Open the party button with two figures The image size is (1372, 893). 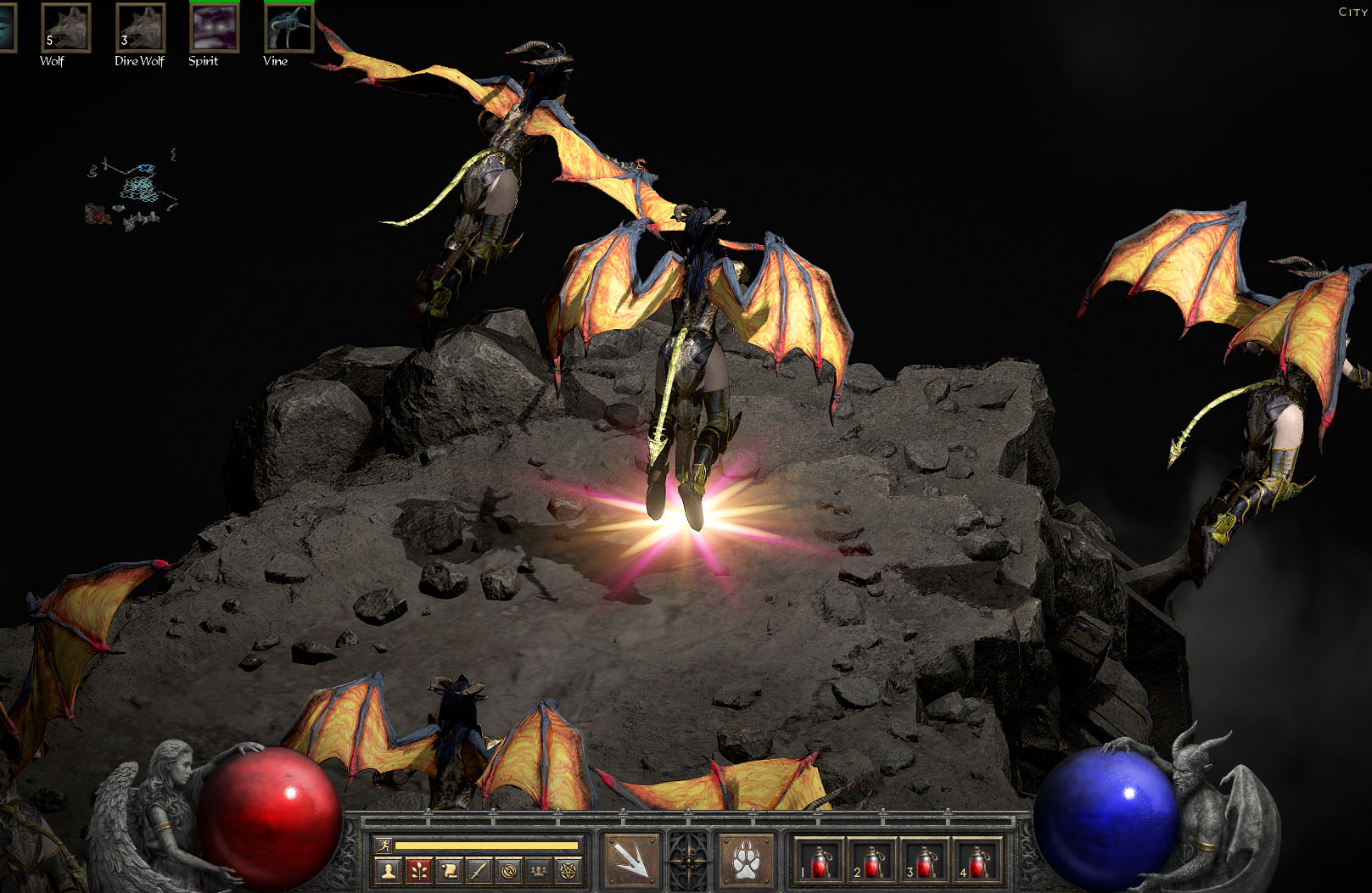(538, 870)
